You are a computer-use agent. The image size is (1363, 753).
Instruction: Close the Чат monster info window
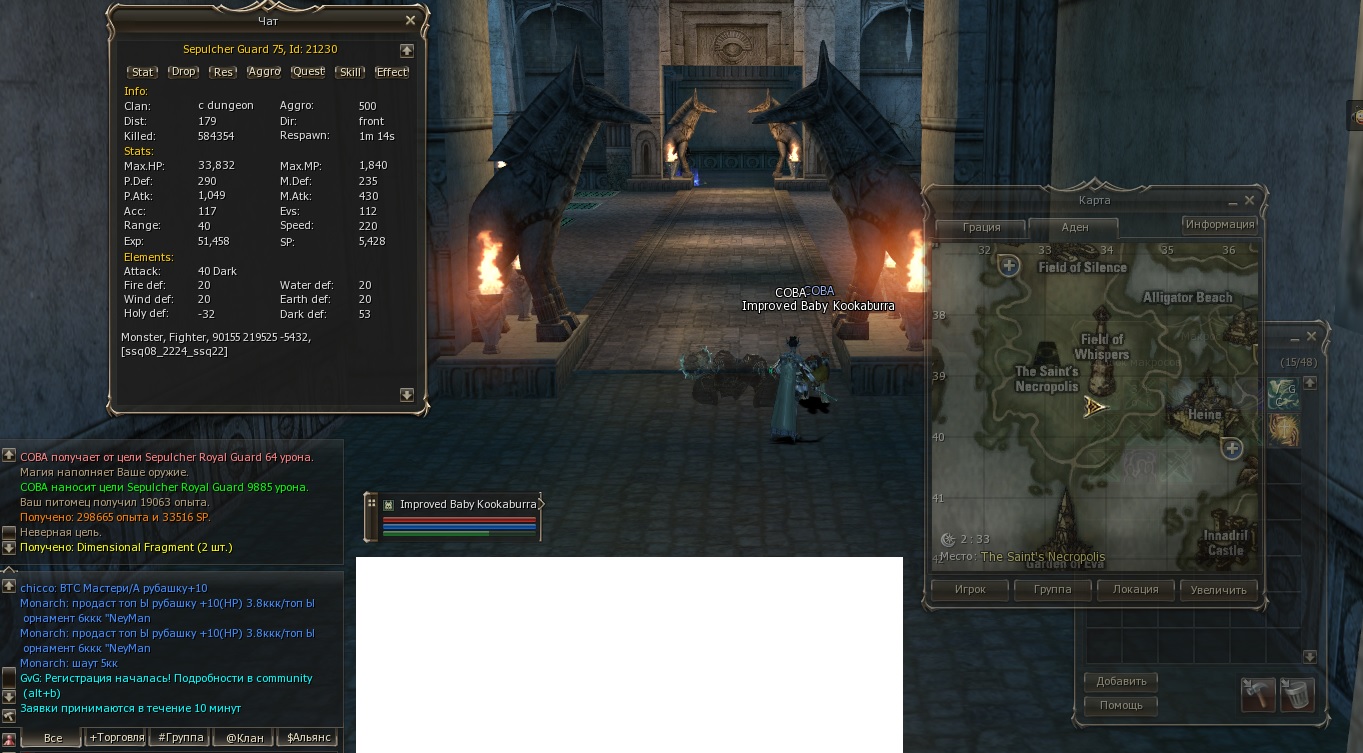tap(410, 20)
